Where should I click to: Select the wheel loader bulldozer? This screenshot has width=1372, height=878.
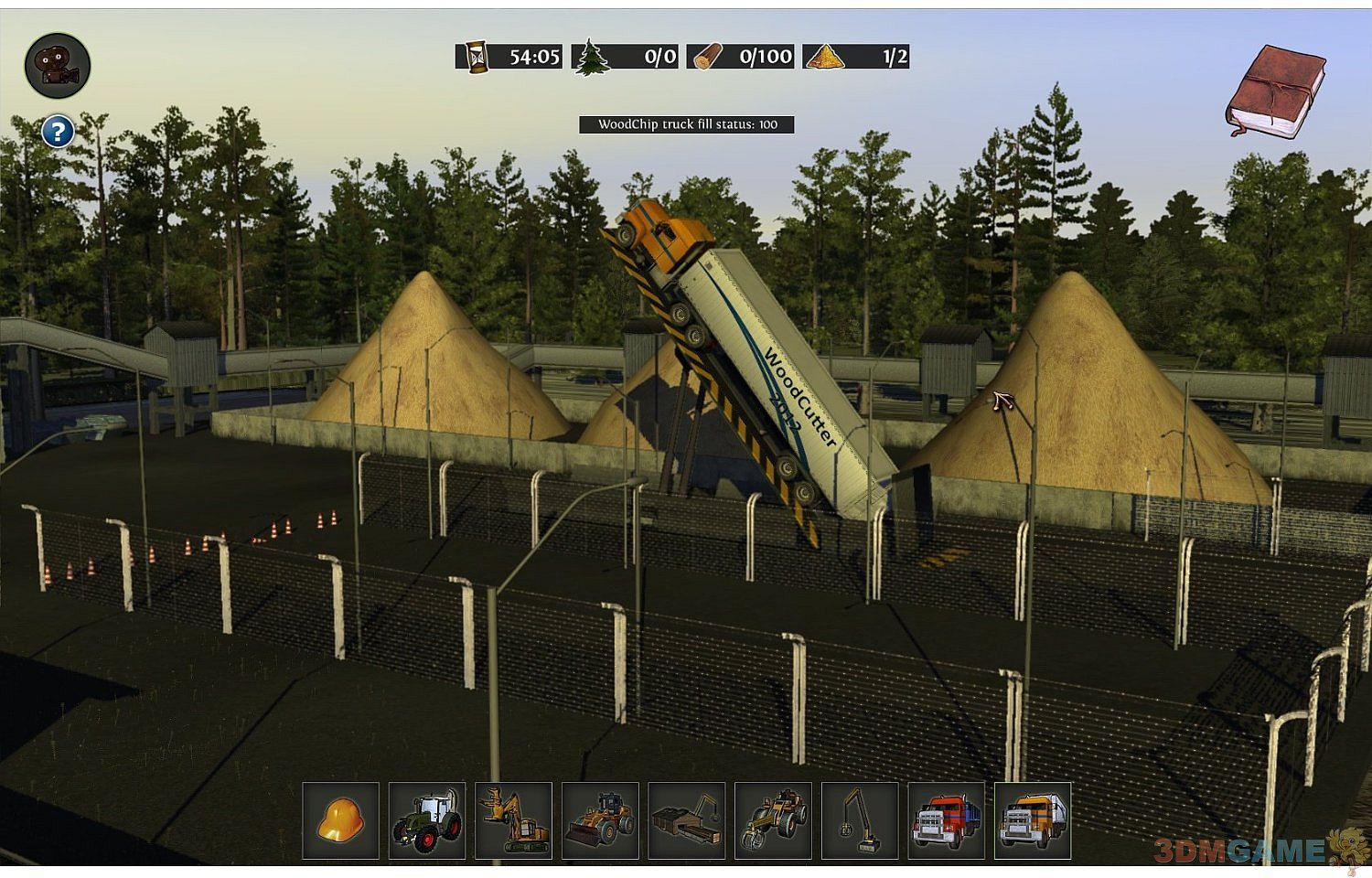pos(600,820)
